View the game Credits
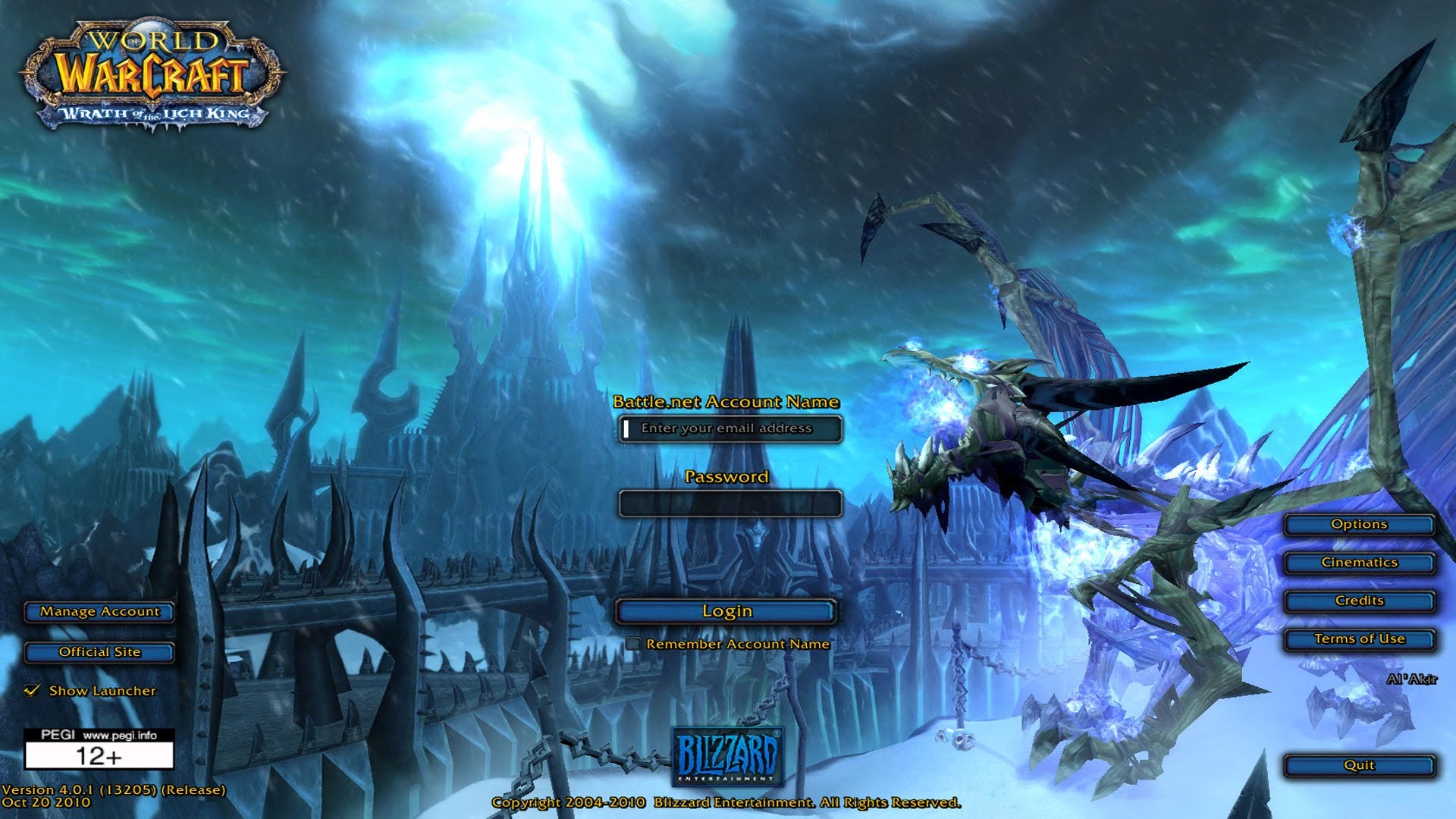The width and height of the screenshot is (1456, 819). tap(1360, 600)
